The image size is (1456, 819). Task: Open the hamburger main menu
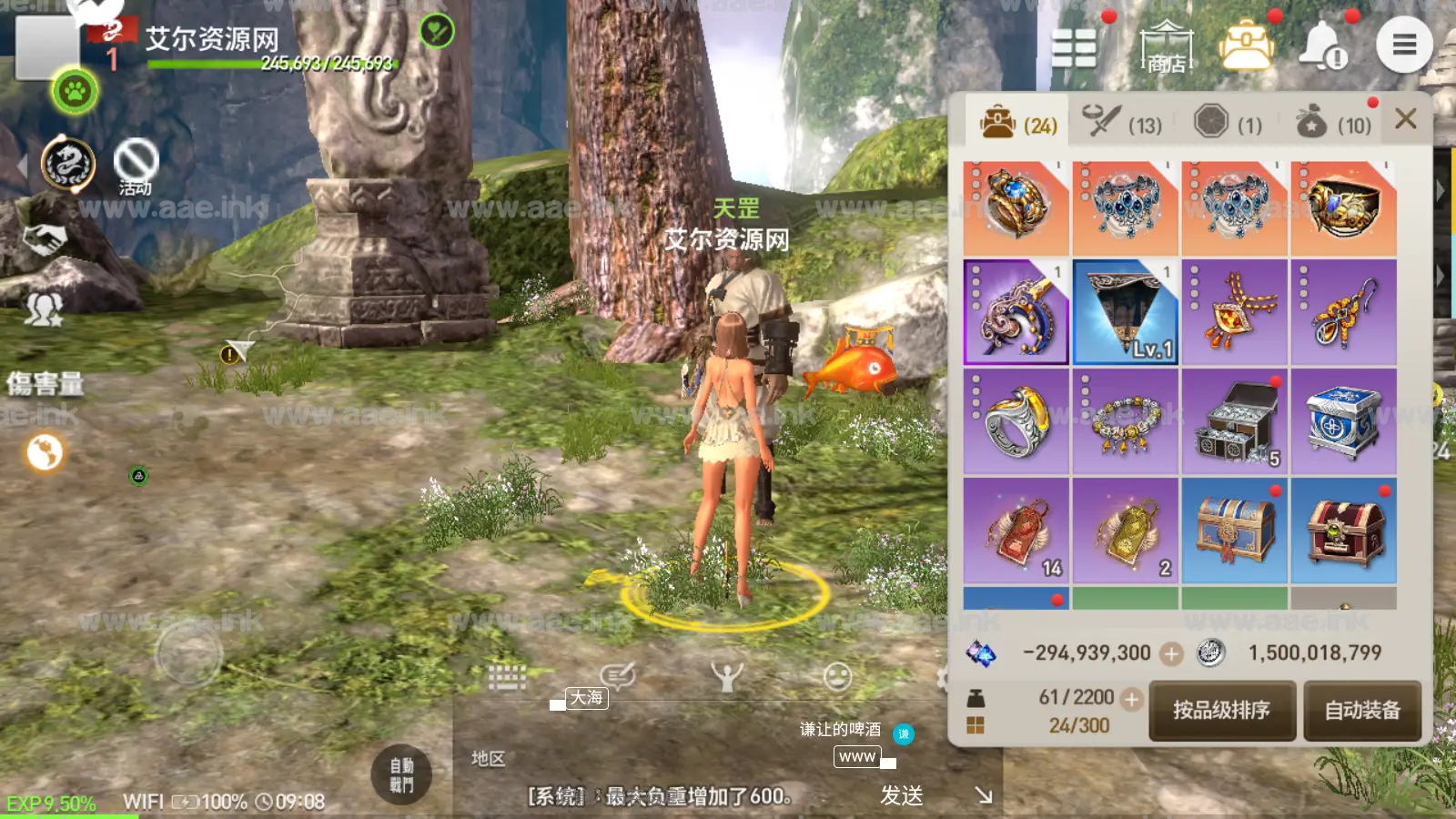pos(1404,44)
